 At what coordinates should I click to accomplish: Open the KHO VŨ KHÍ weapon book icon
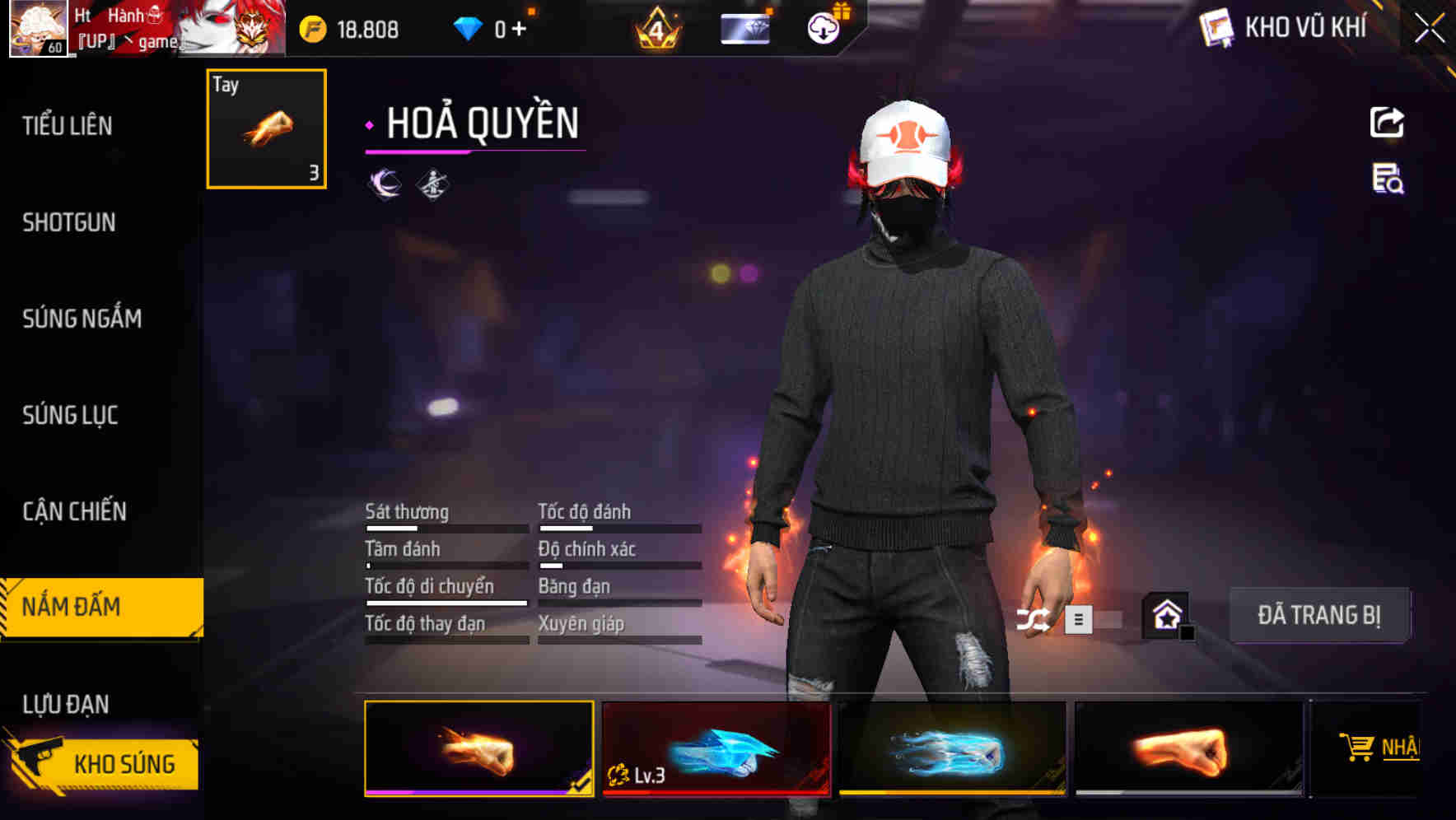1216,27
